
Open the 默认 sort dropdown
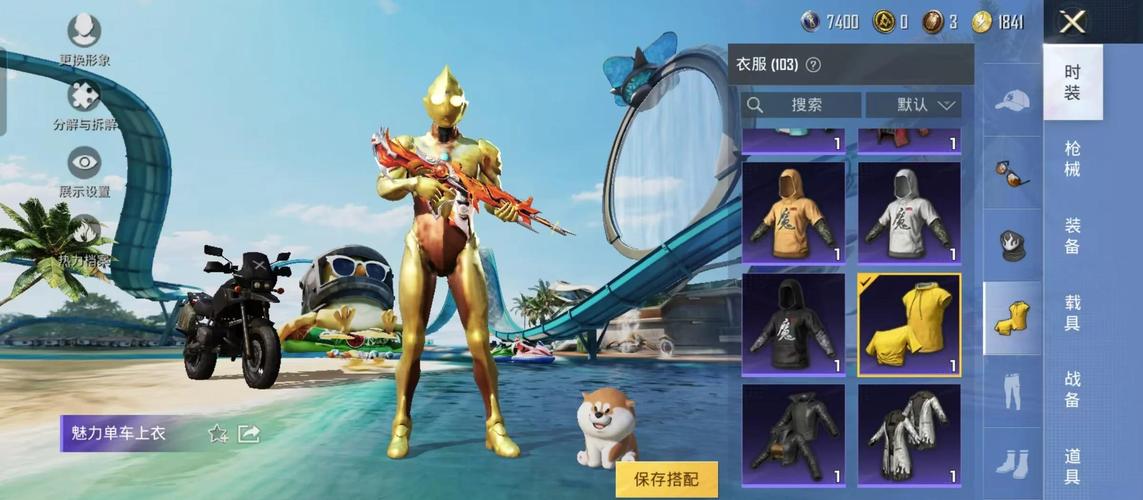click(x=913, y=105)
